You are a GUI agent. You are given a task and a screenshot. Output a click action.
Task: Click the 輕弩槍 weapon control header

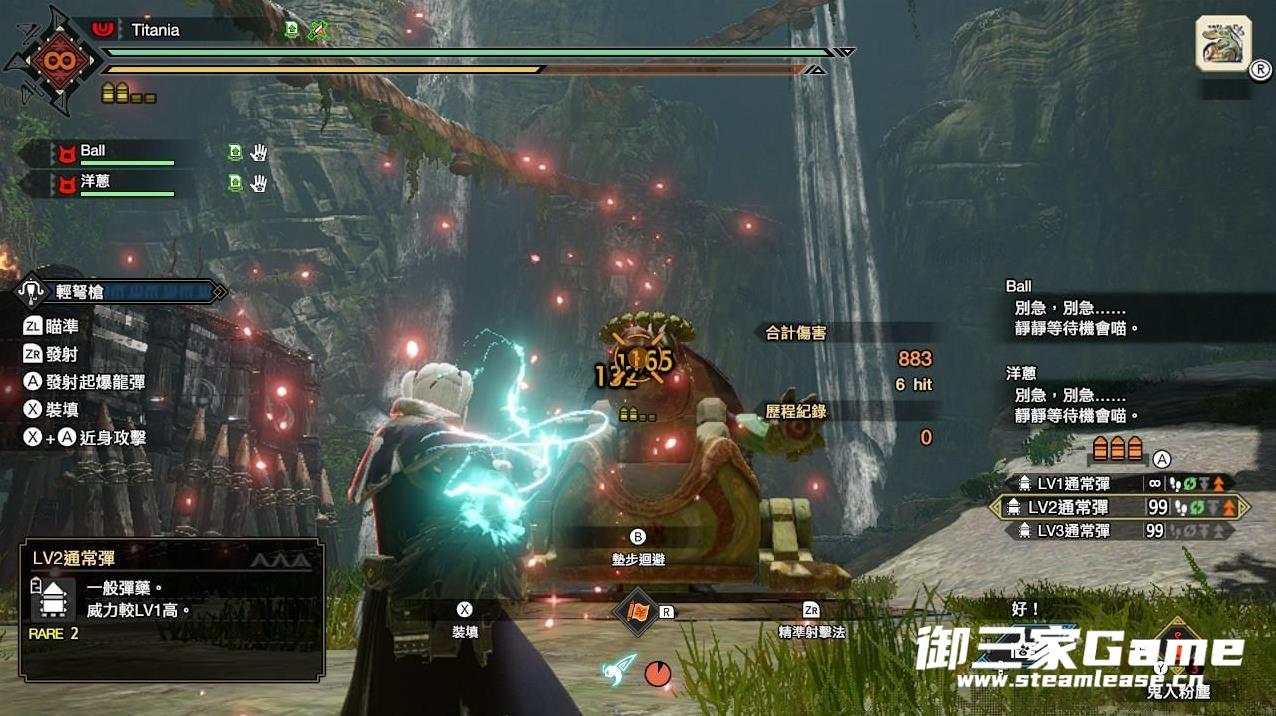120,292
